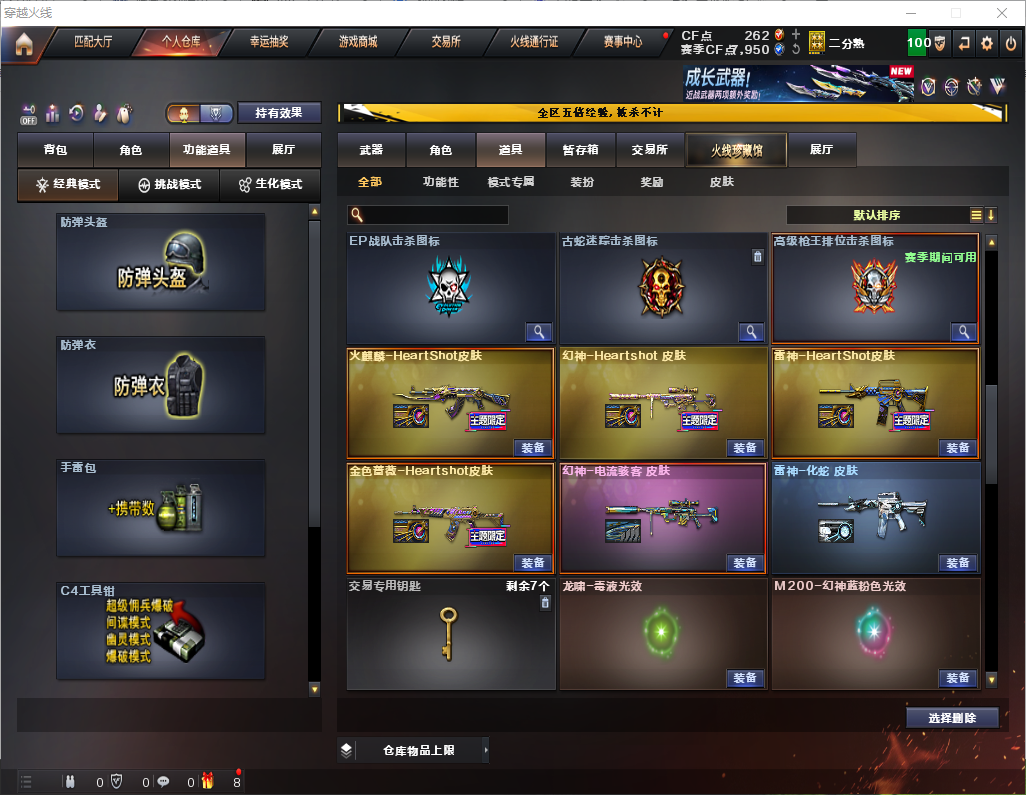Open the 幸运抽奖 lucky draw page
Screen dimensions: 1026x795
pyautogui.click(x=268, y=42)
